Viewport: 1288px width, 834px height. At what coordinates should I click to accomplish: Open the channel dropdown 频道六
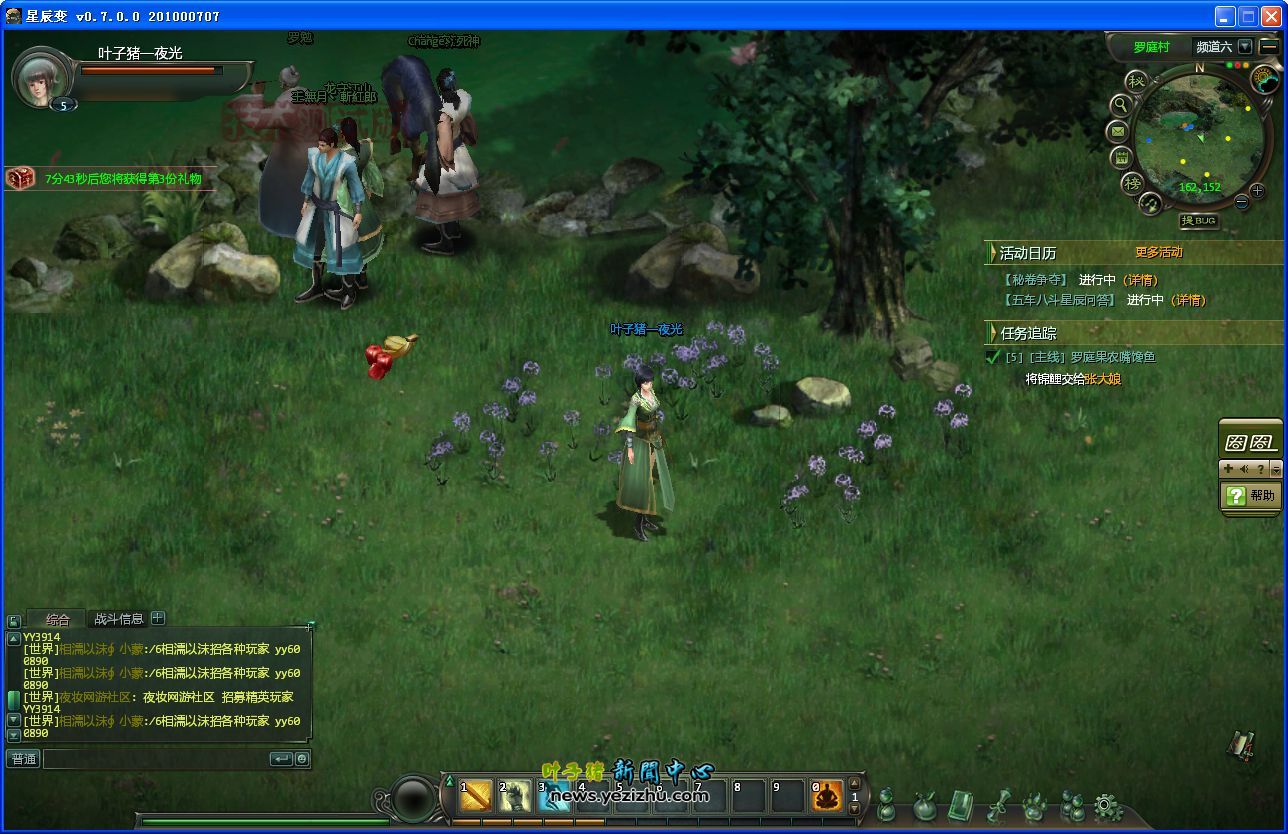click(1244, 46)
